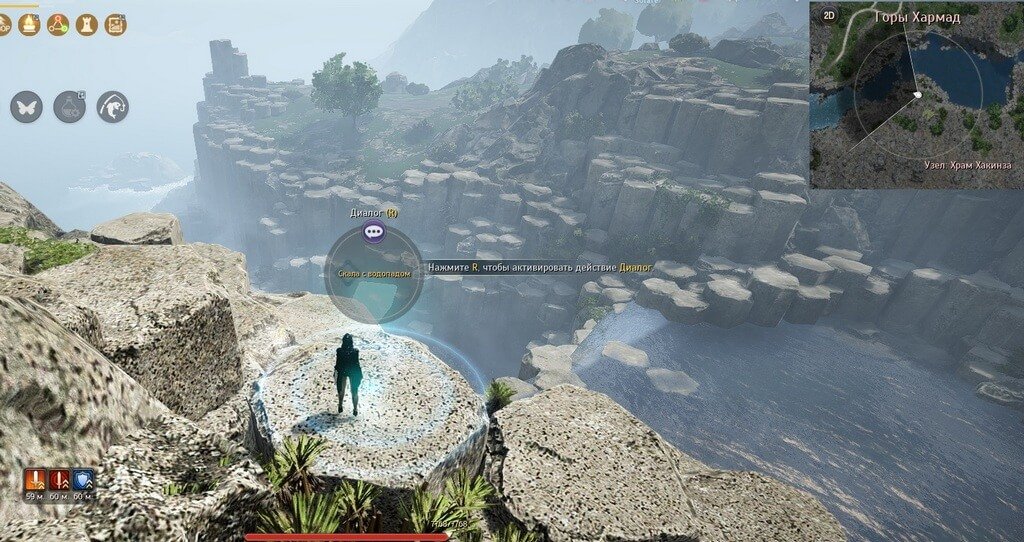Activate the white butterfly round button
This screenshot has height=542, width=1024.
tap(27, 107)
